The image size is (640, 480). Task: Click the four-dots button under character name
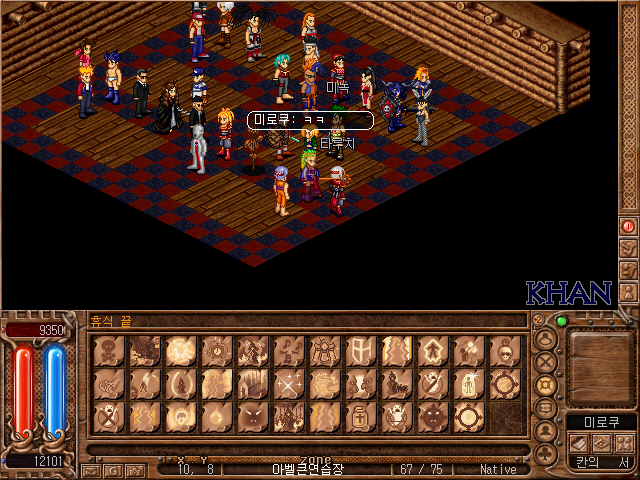click(624, 442)
